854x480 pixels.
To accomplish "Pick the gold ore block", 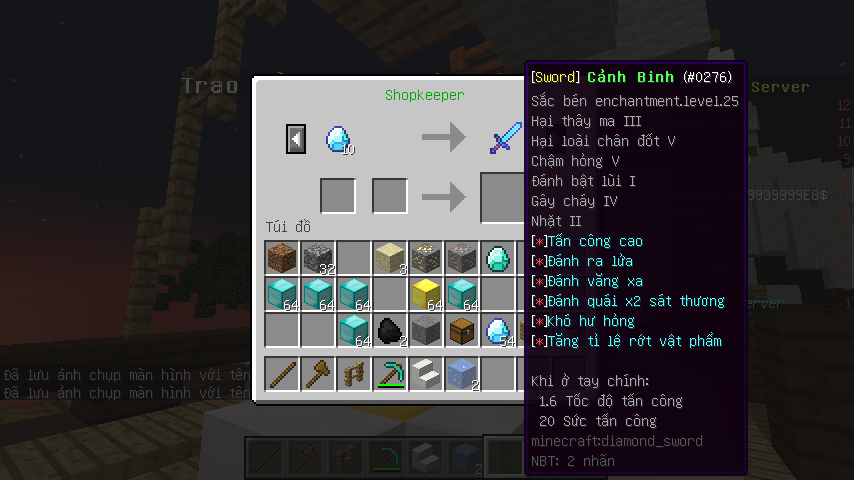I will tap(426, 258).
